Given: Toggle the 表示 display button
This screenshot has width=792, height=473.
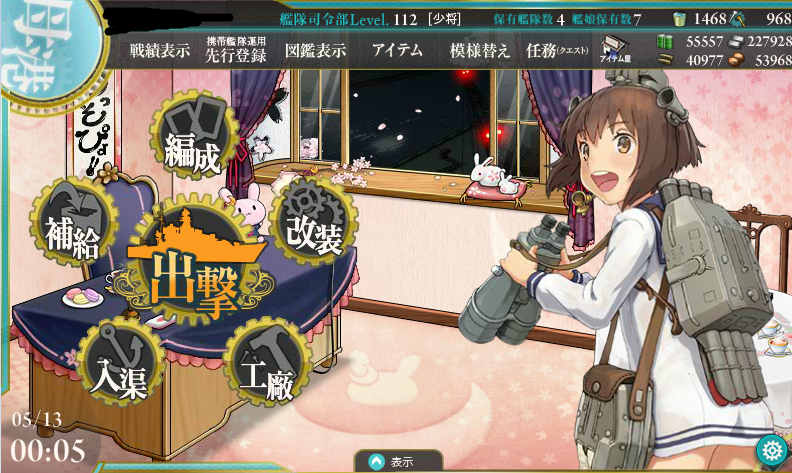Looking at the screenshot, I should [399, 461].
